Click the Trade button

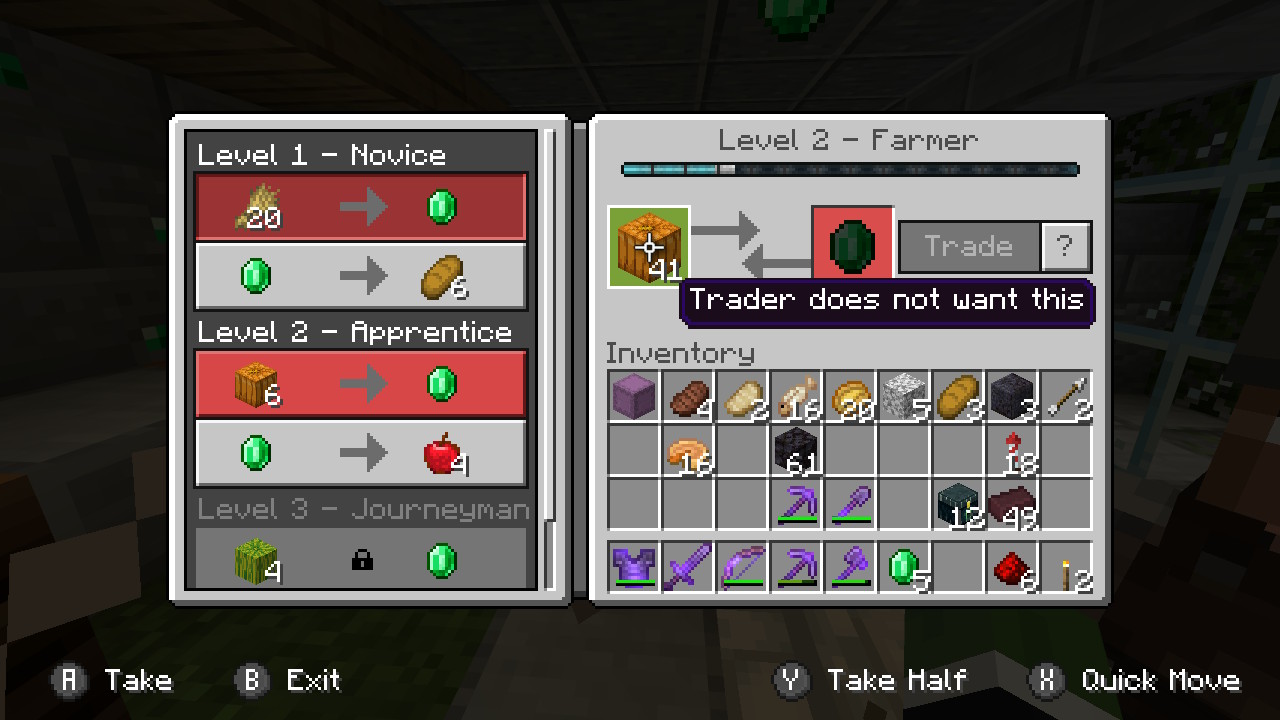968,246
